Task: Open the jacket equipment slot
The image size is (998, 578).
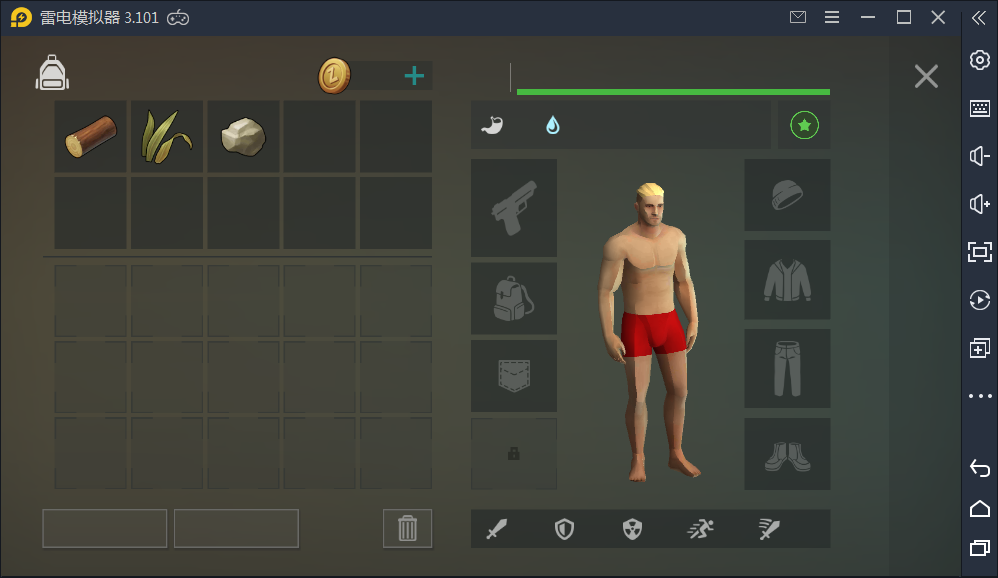Action: click(787, 280)
